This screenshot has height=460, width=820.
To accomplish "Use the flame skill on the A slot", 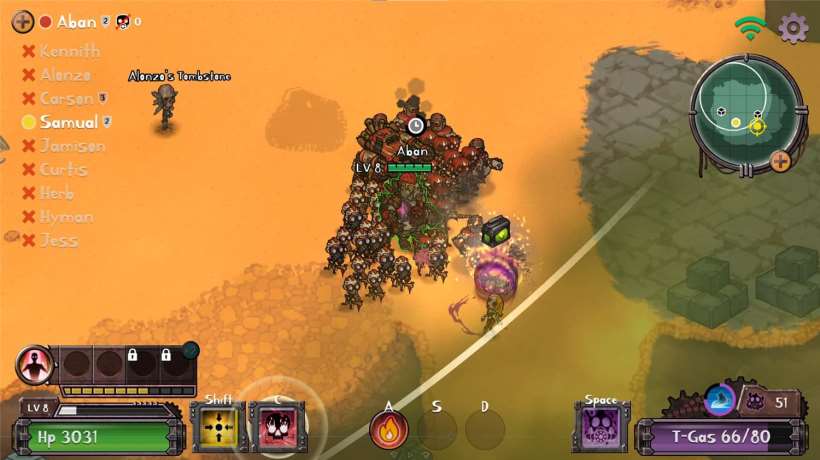I will (388, 430).
